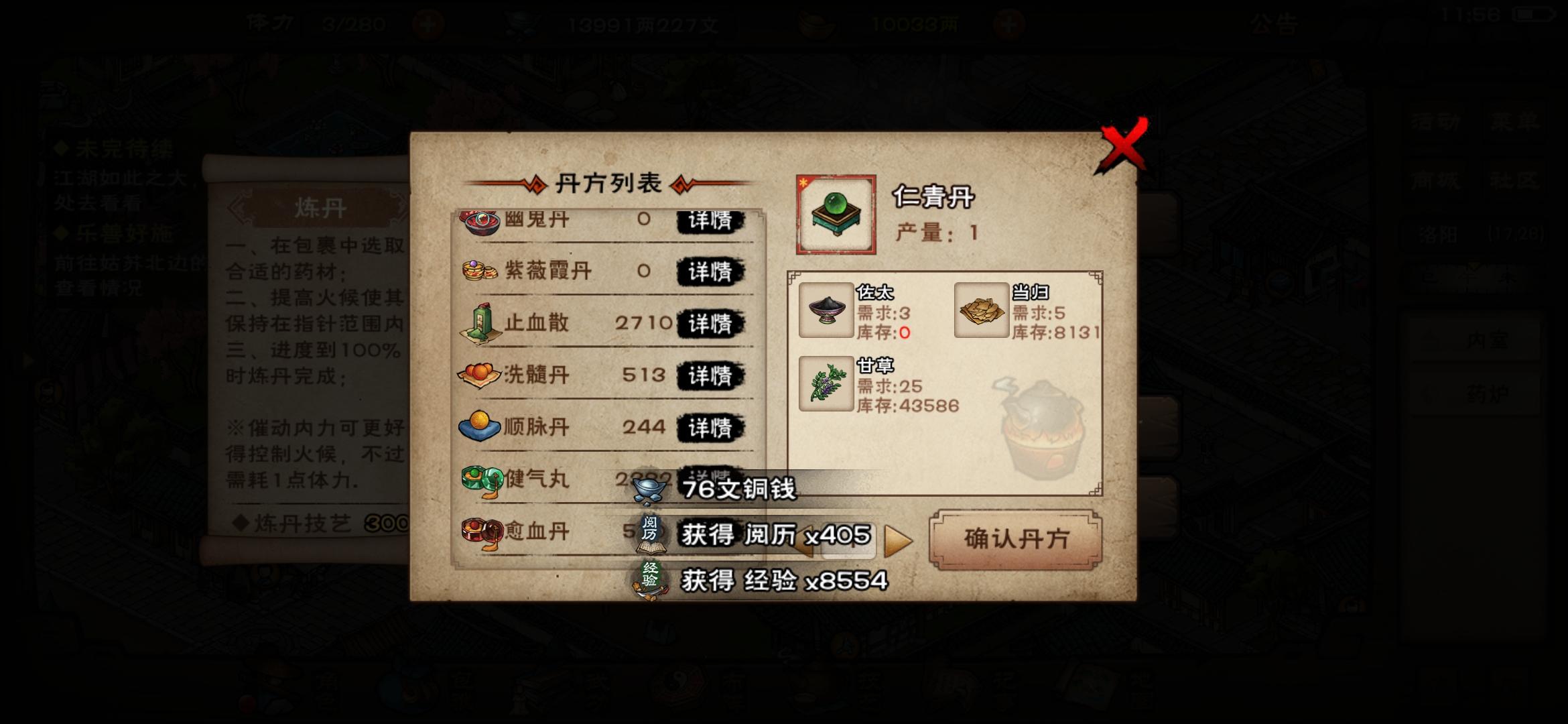Switch to the 社区 tab
Screen dimensions: 1568x724
1513,181
